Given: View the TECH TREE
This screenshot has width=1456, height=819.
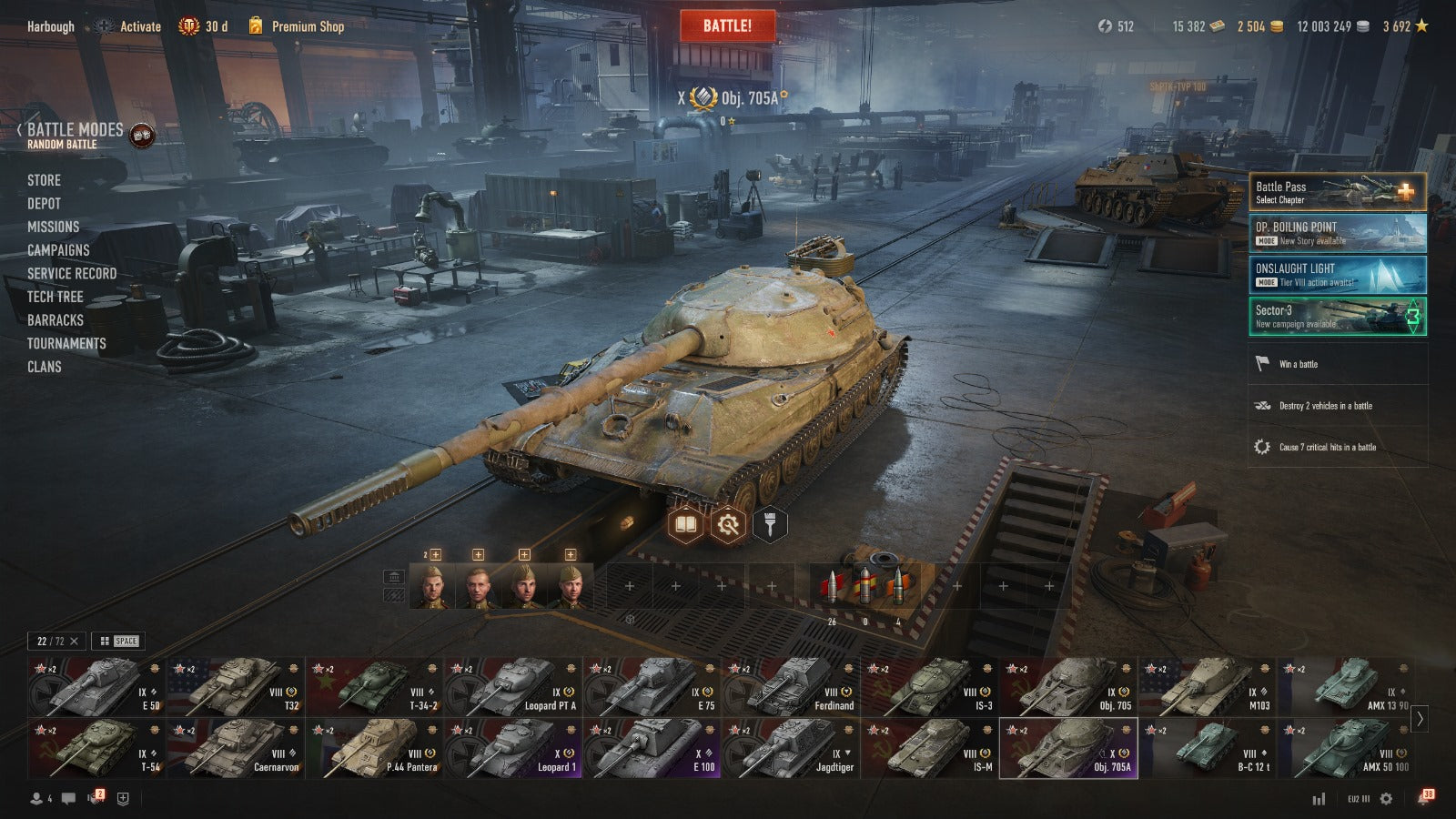Looking at the screenshot, I should point(55,297).
